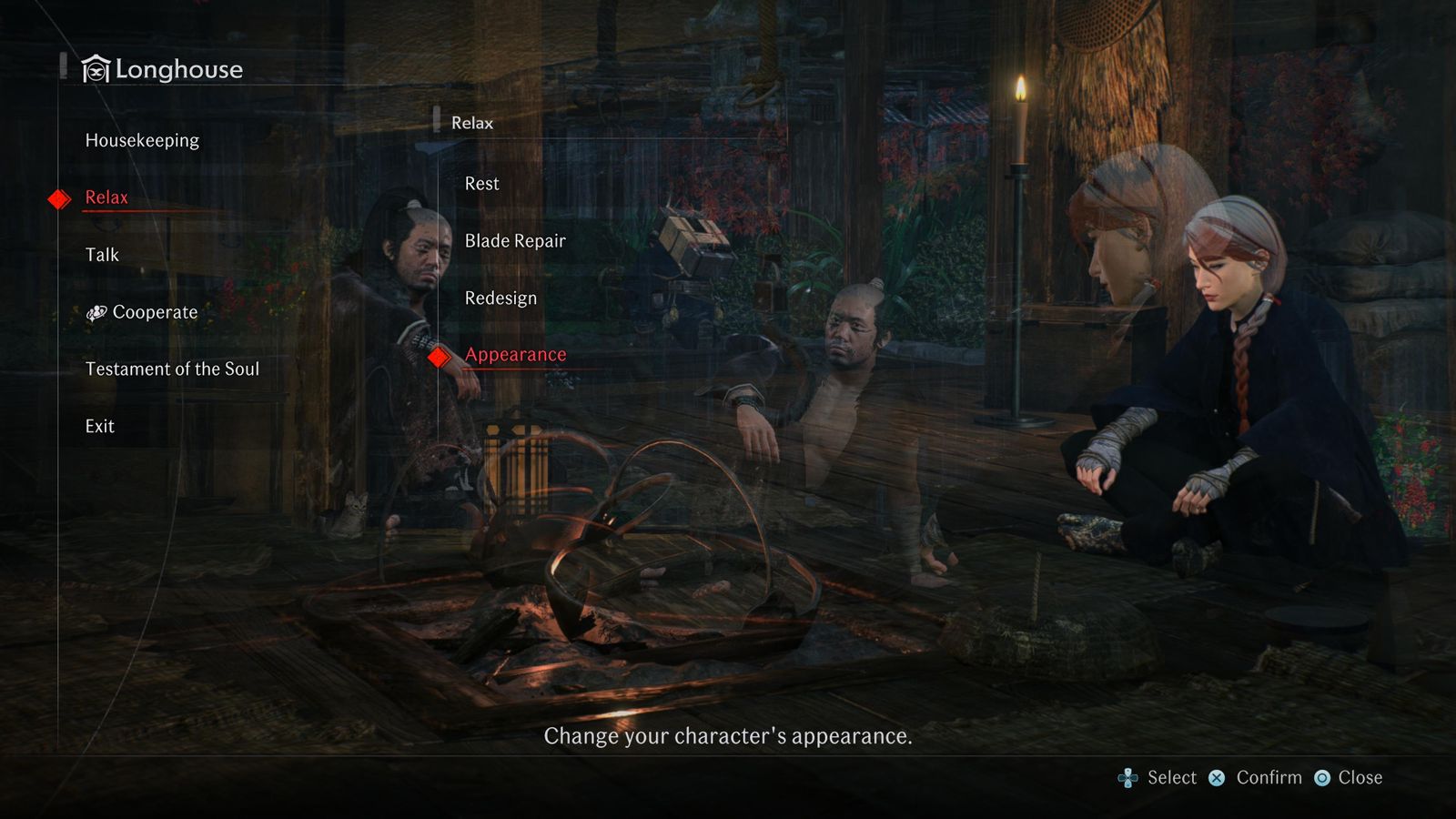Open the Redesign option
Viewport: 1456px width, 819px height.
click(500, 298)
